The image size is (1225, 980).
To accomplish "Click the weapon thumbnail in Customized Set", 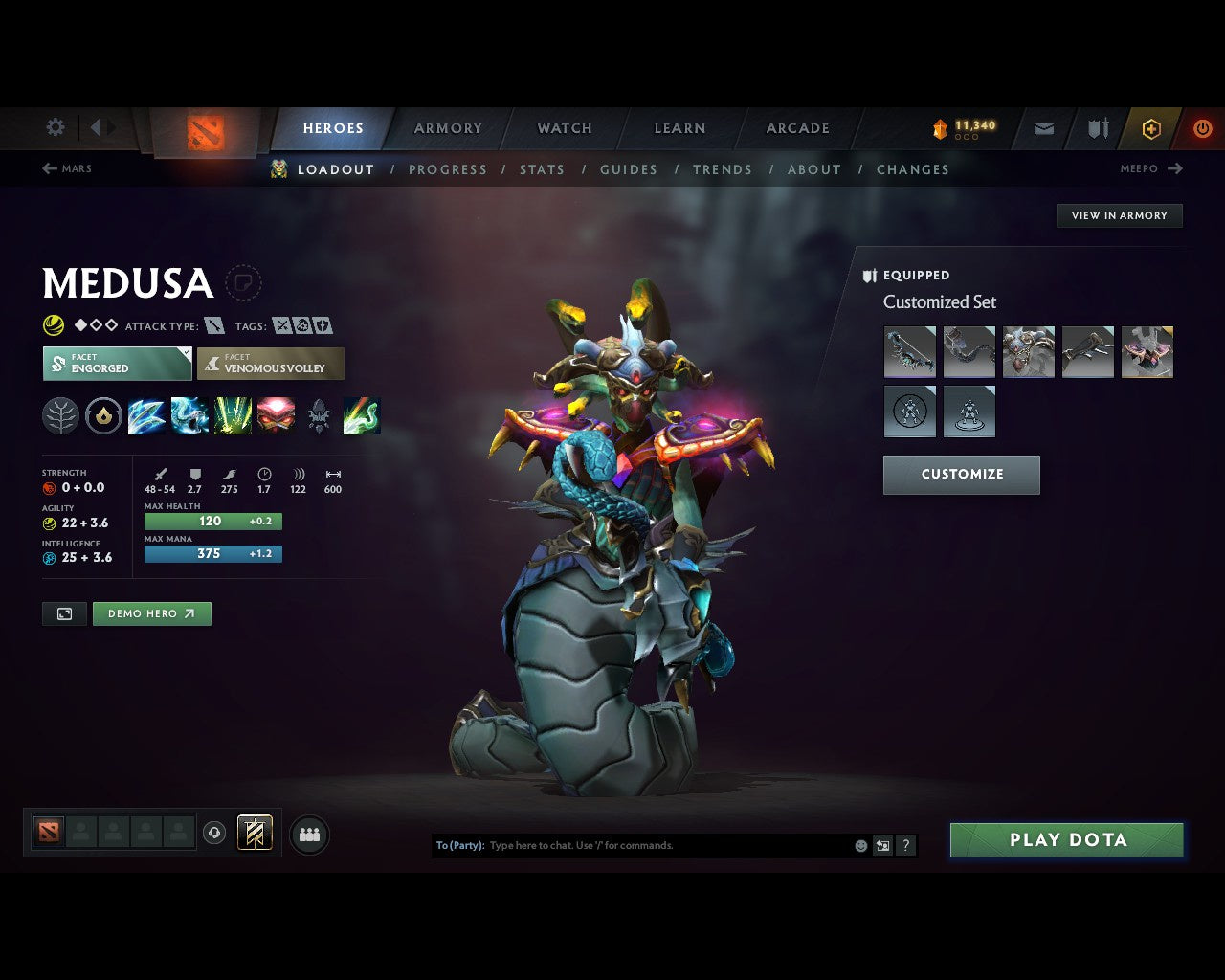I will 909,351.
